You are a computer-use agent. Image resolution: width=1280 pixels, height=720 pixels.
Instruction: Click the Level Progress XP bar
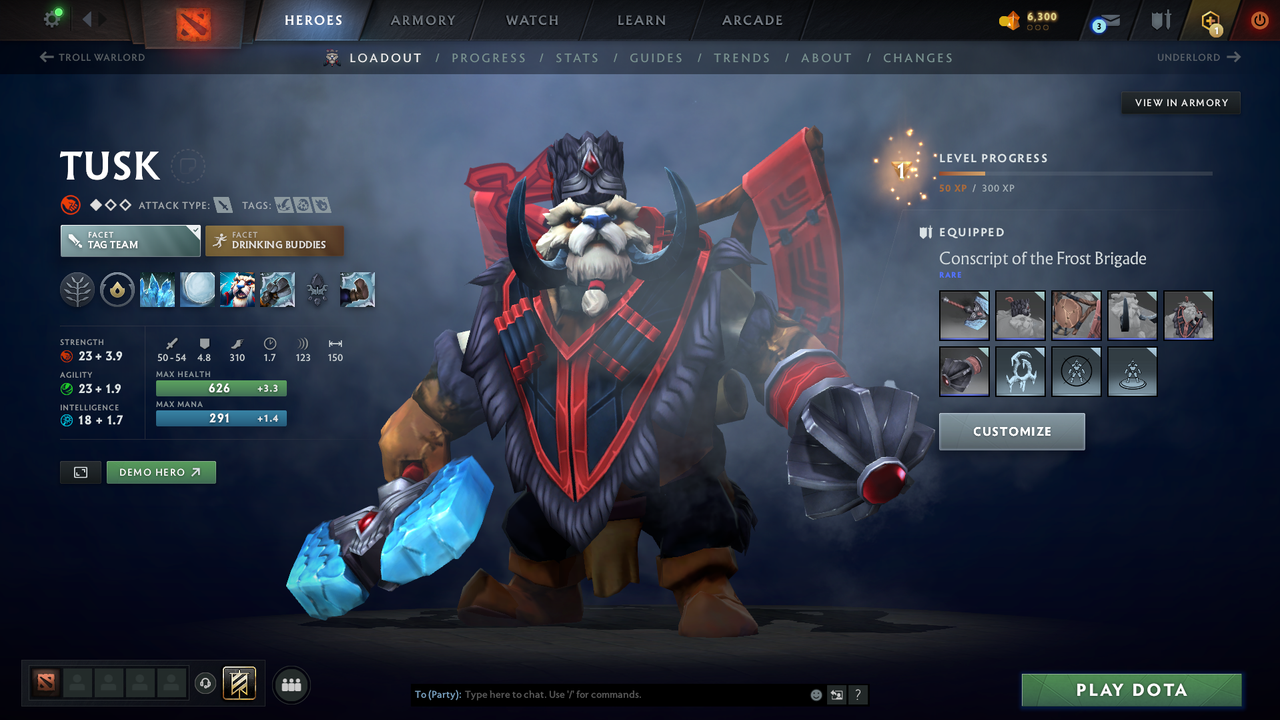coord(1075,172)
